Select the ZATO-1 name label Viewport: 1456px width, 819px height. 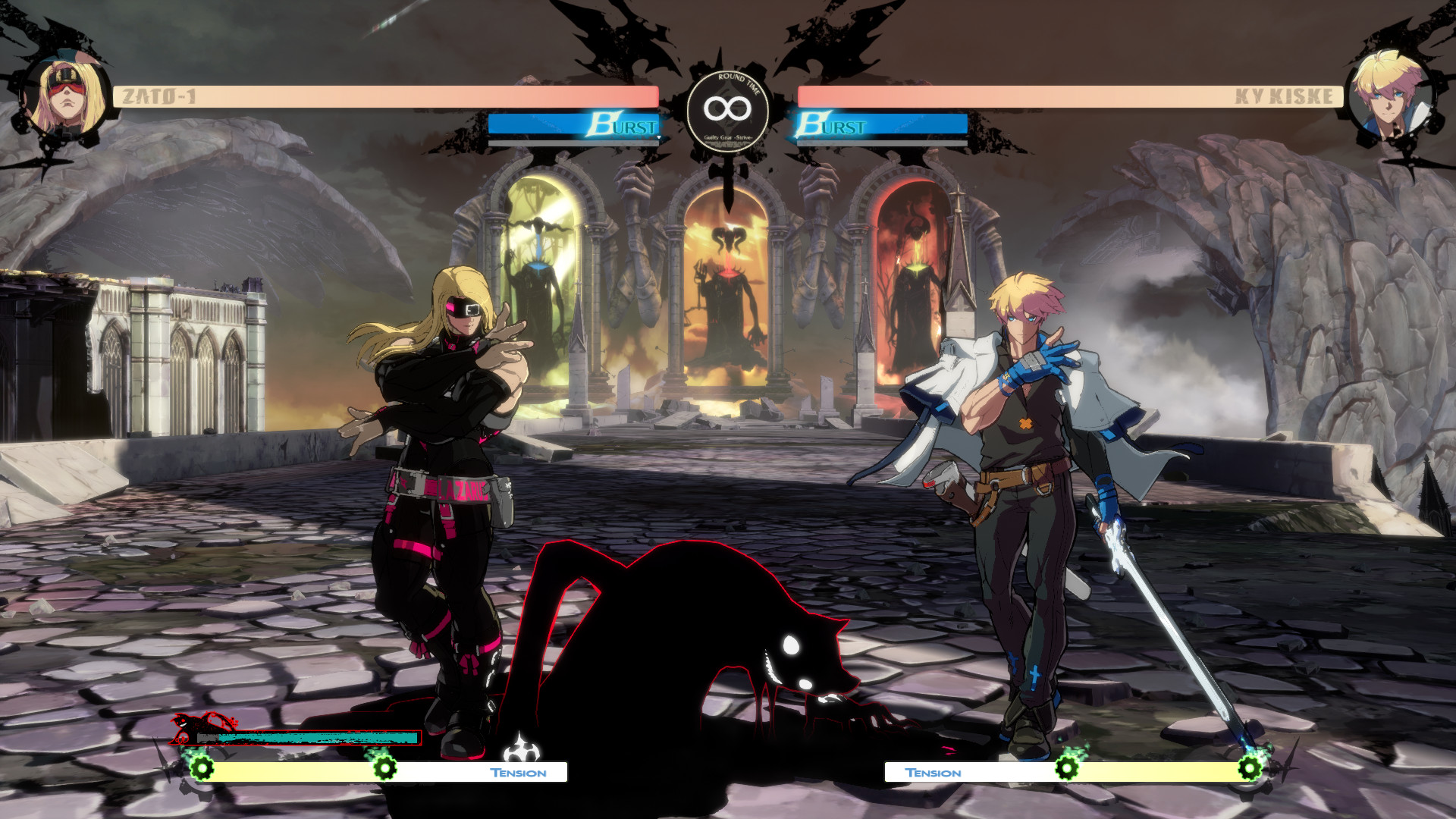160,94
